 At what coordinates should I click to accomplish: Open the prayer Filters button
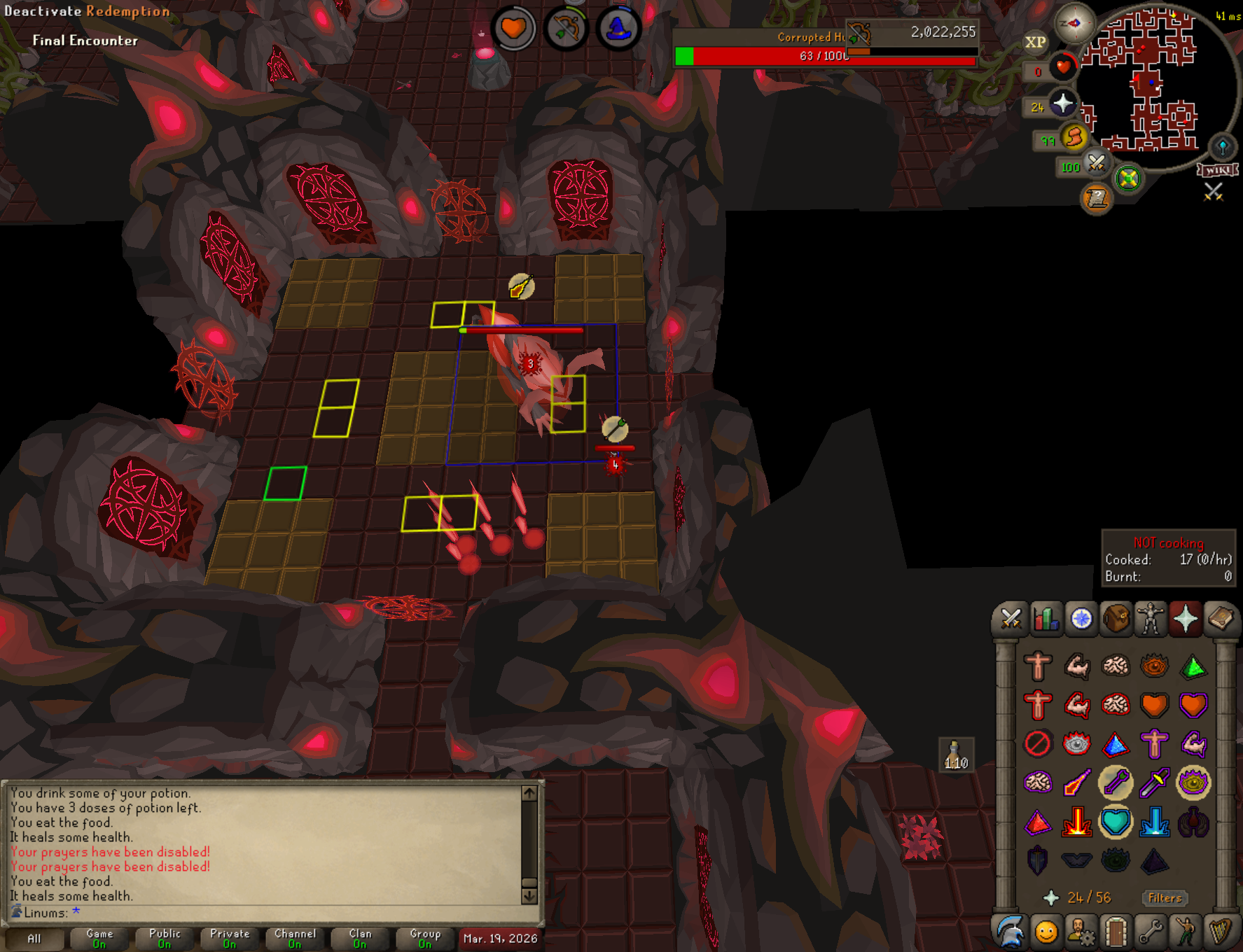click(x=1165, y=897)
